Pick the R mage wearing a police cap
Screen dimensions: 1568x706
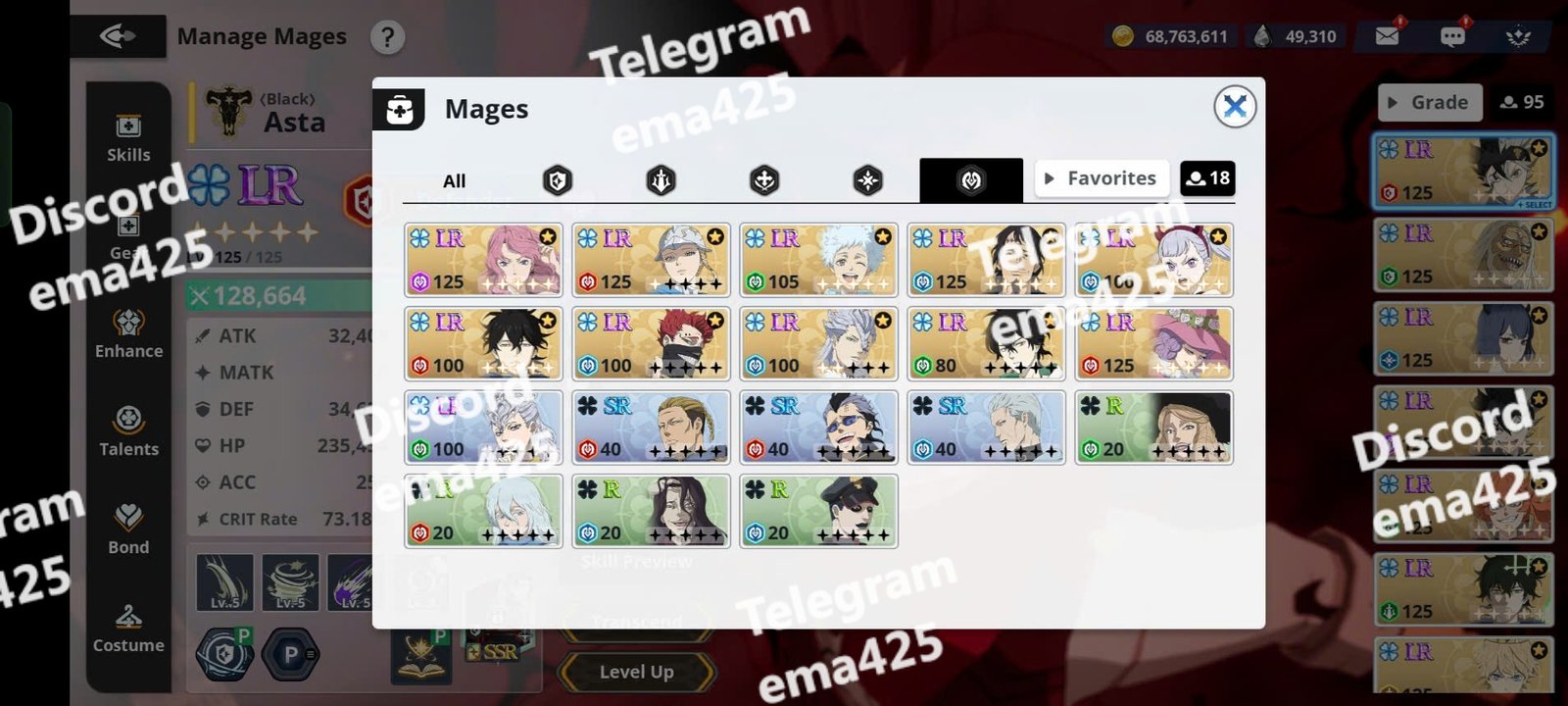pos(819,511)
